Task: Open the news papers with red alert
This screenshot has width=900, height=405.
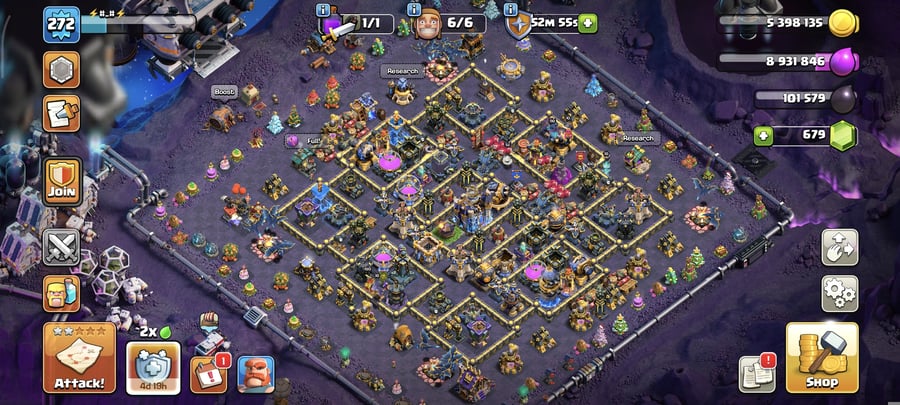Action: point(757,373)
